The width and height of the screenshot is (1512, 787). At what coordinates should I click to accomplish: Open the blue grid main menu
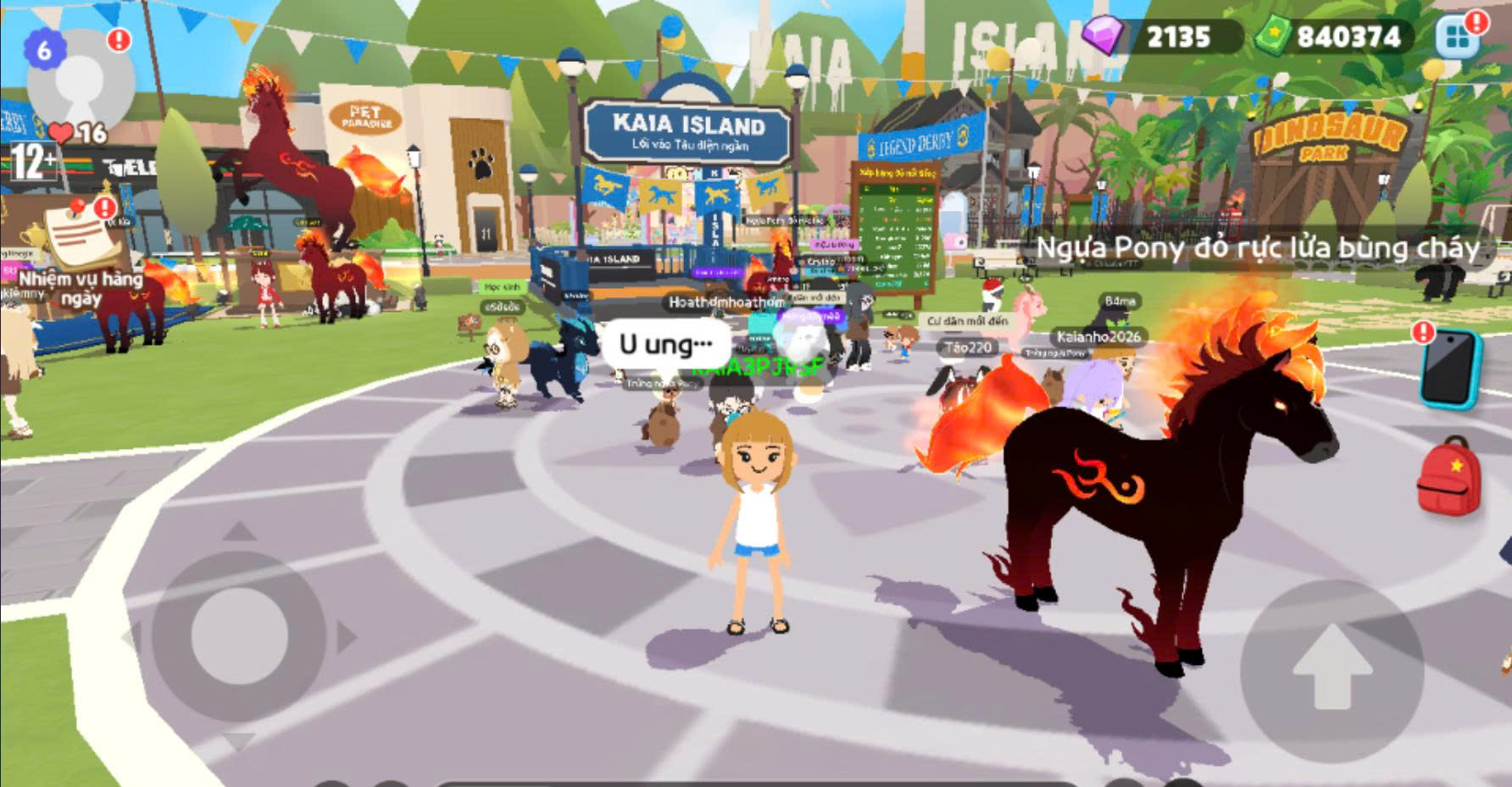coord(1458,36)
